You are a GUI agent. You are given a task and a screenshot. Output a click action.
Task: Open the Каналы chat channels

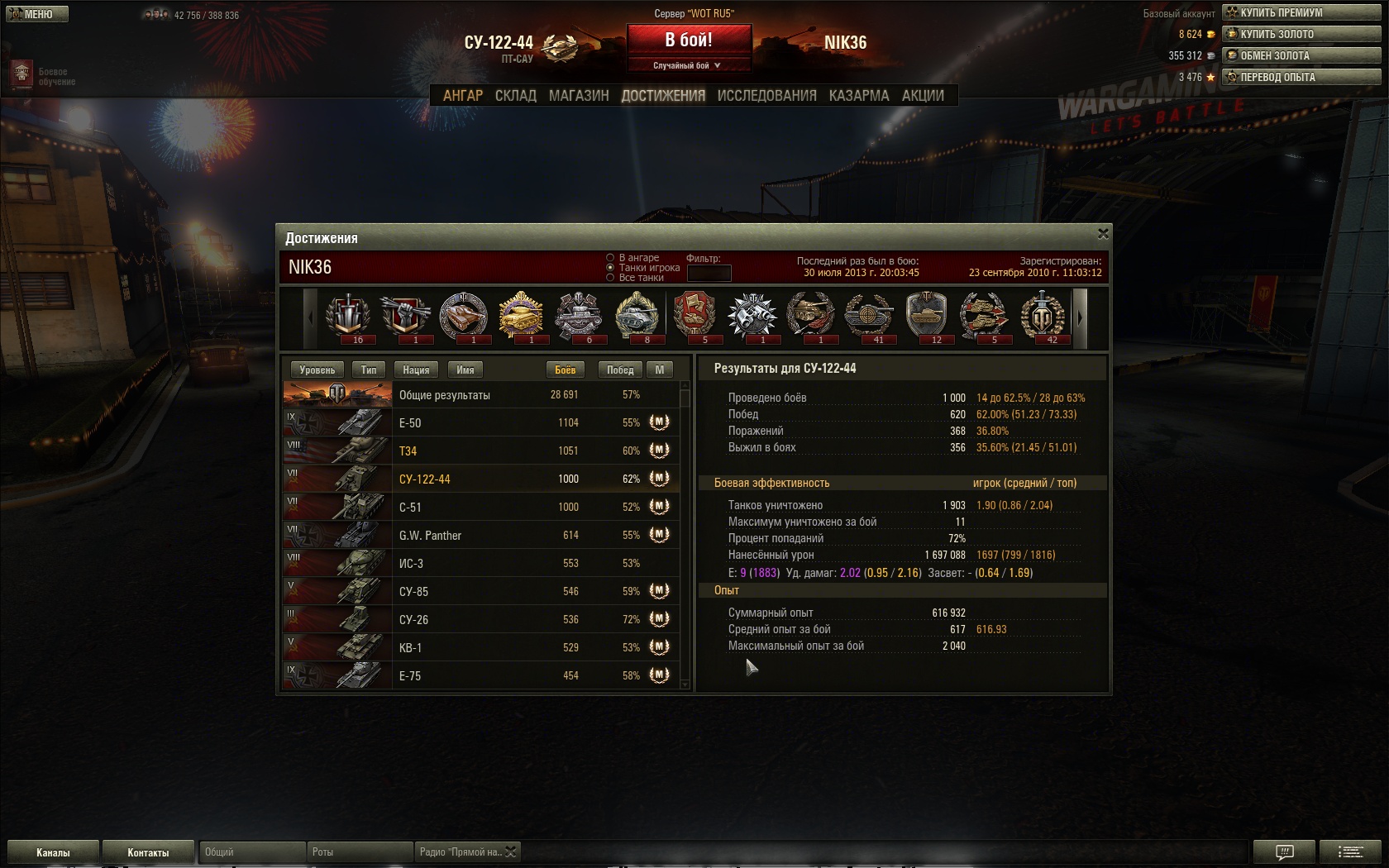click(53, 852)
